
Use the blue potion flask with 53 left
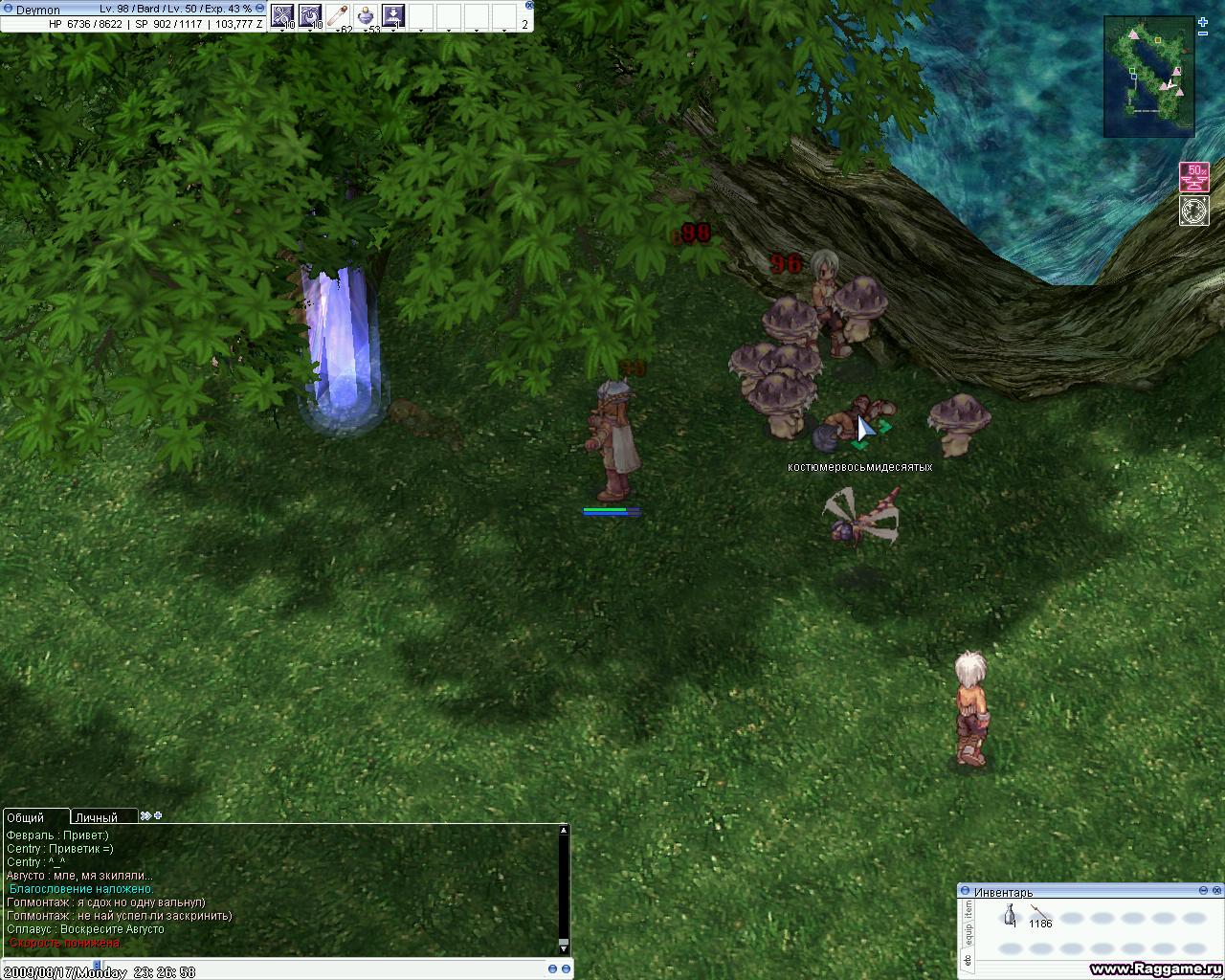coord(366,15)
